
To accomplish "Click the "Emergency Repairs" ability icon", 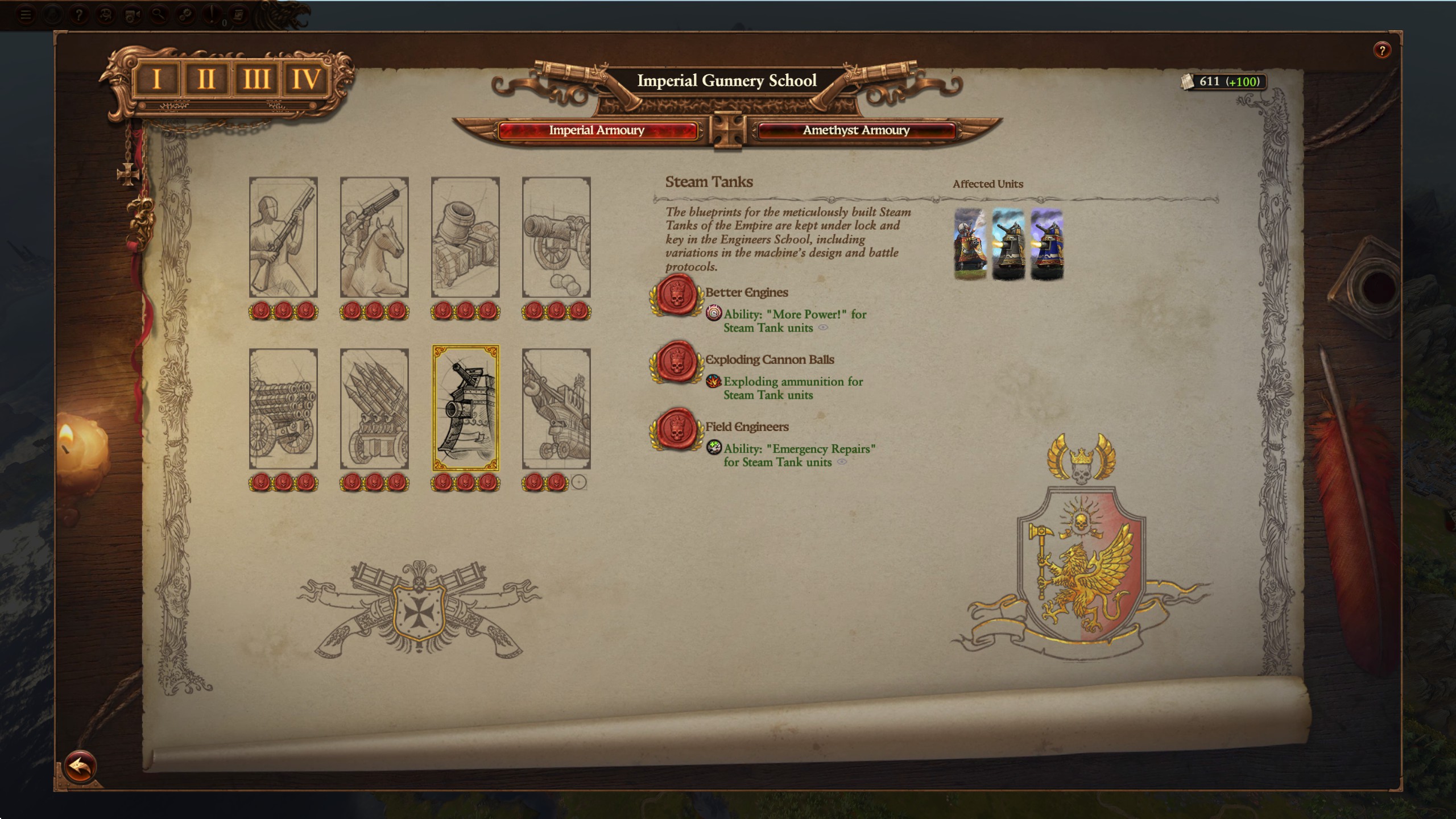I will pos(715,446).
